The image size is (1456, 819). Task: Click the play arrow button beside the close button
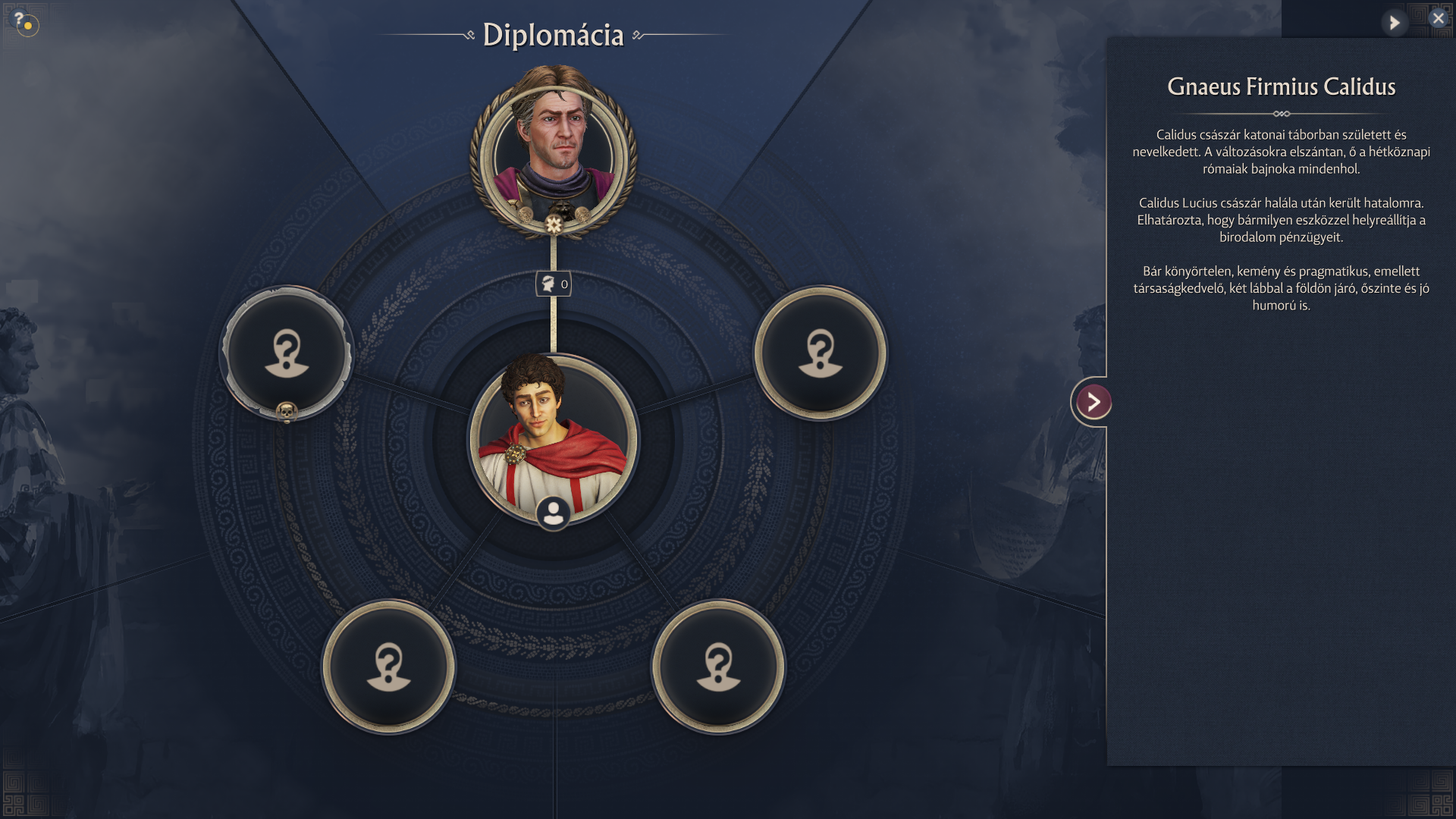pyautogui.click(x=1394, y=23)
